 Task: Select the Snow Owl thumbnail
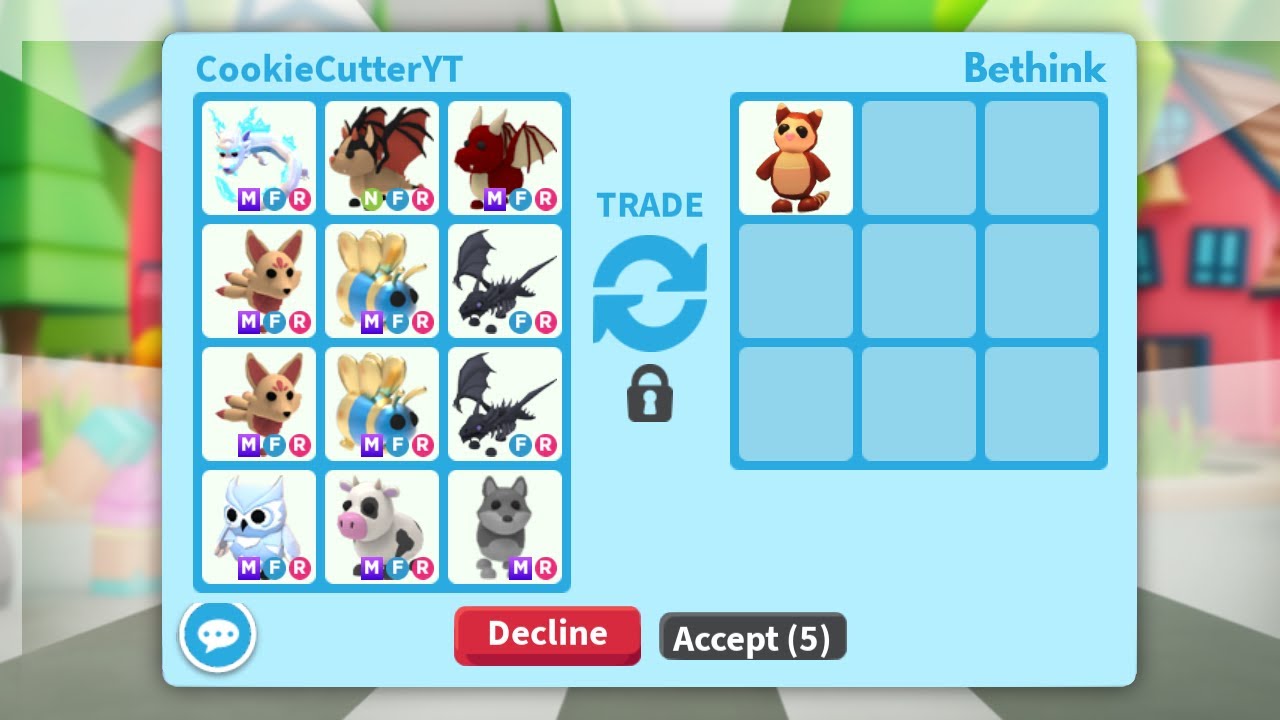(x=258, y=520)
